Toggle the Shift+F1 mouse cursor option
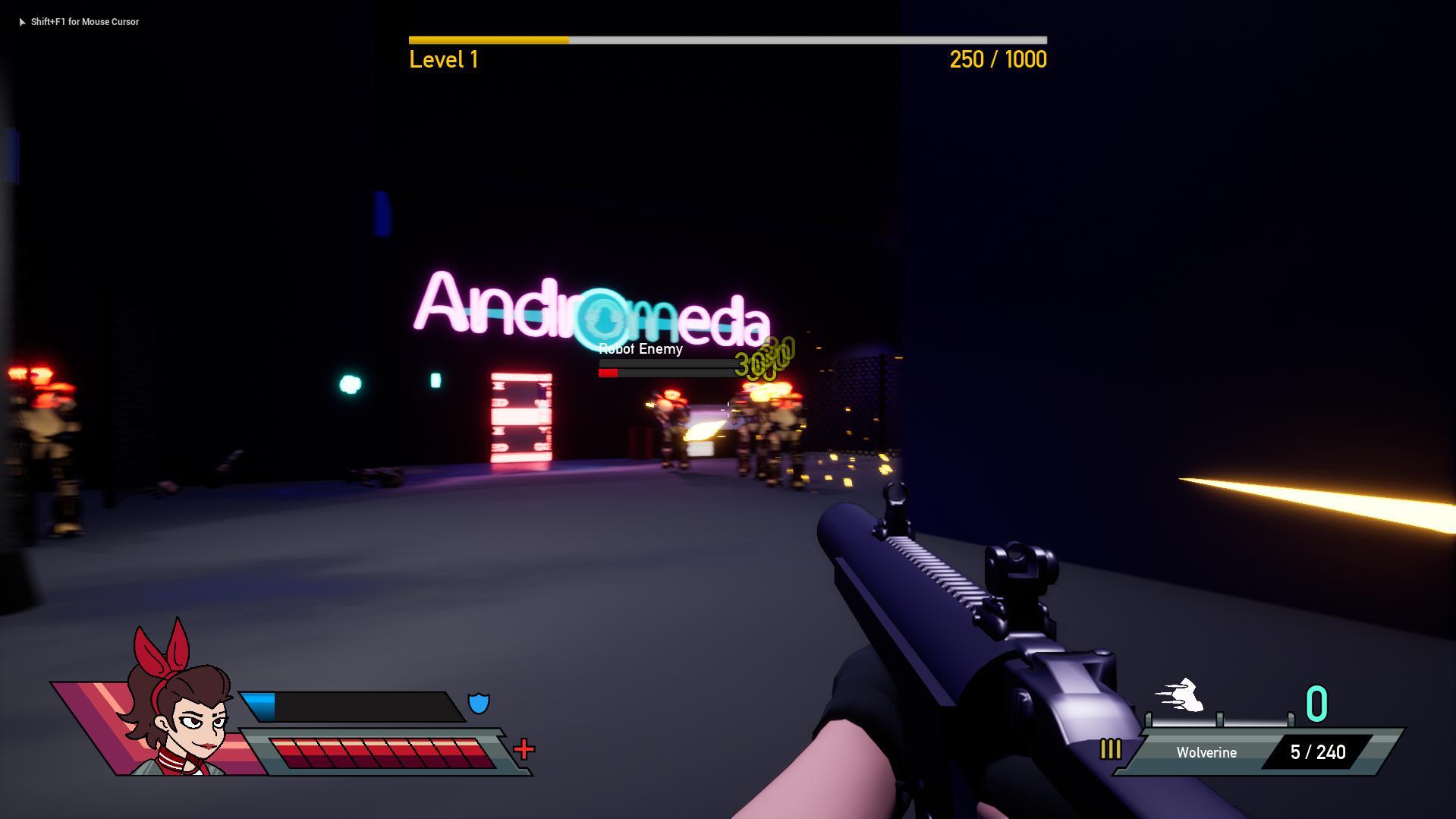Viewport: 1456px width, 819px height. 83,22
